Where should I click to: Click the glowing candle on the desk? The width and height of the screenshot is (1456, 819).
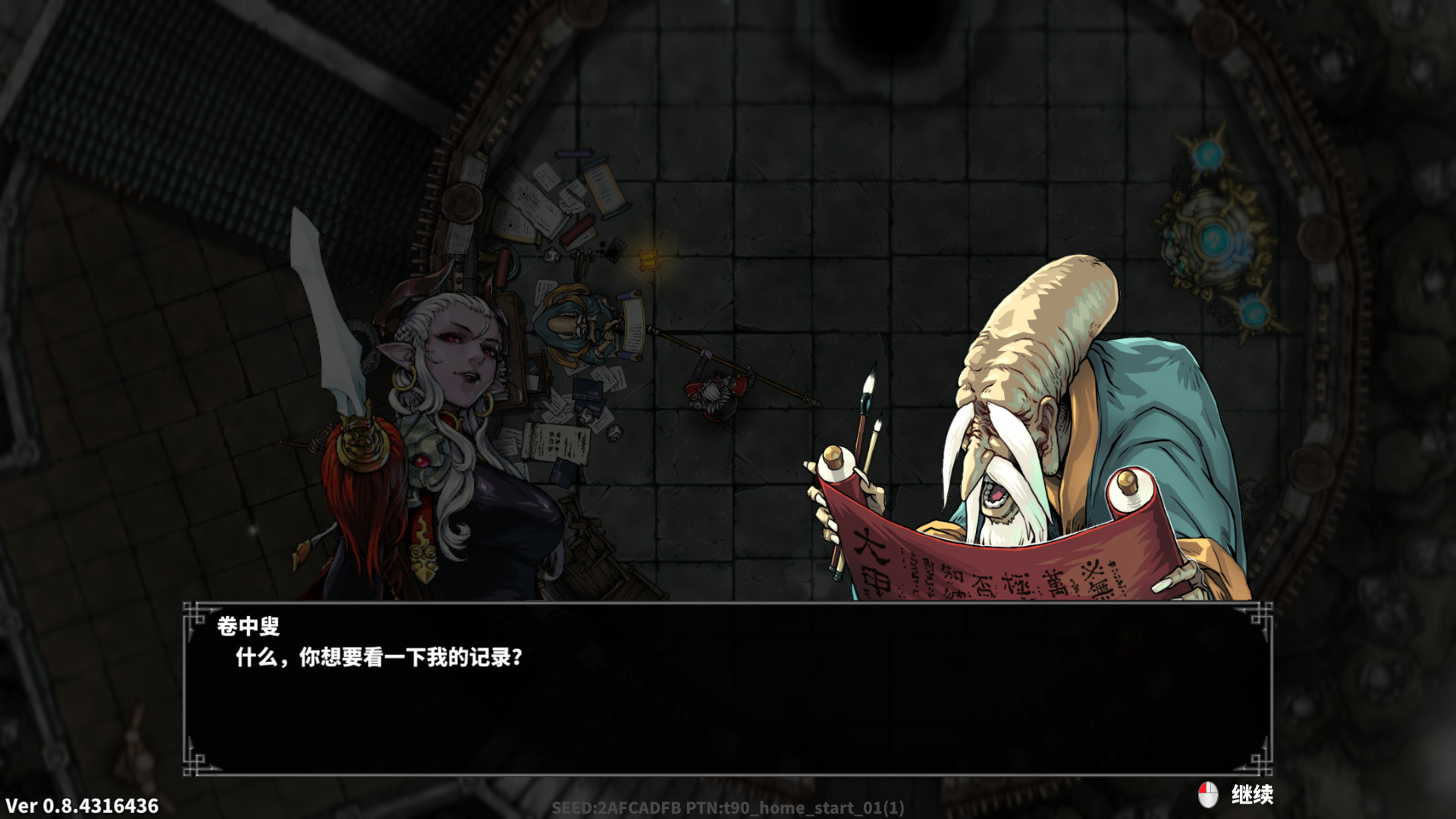coord(649,258)
